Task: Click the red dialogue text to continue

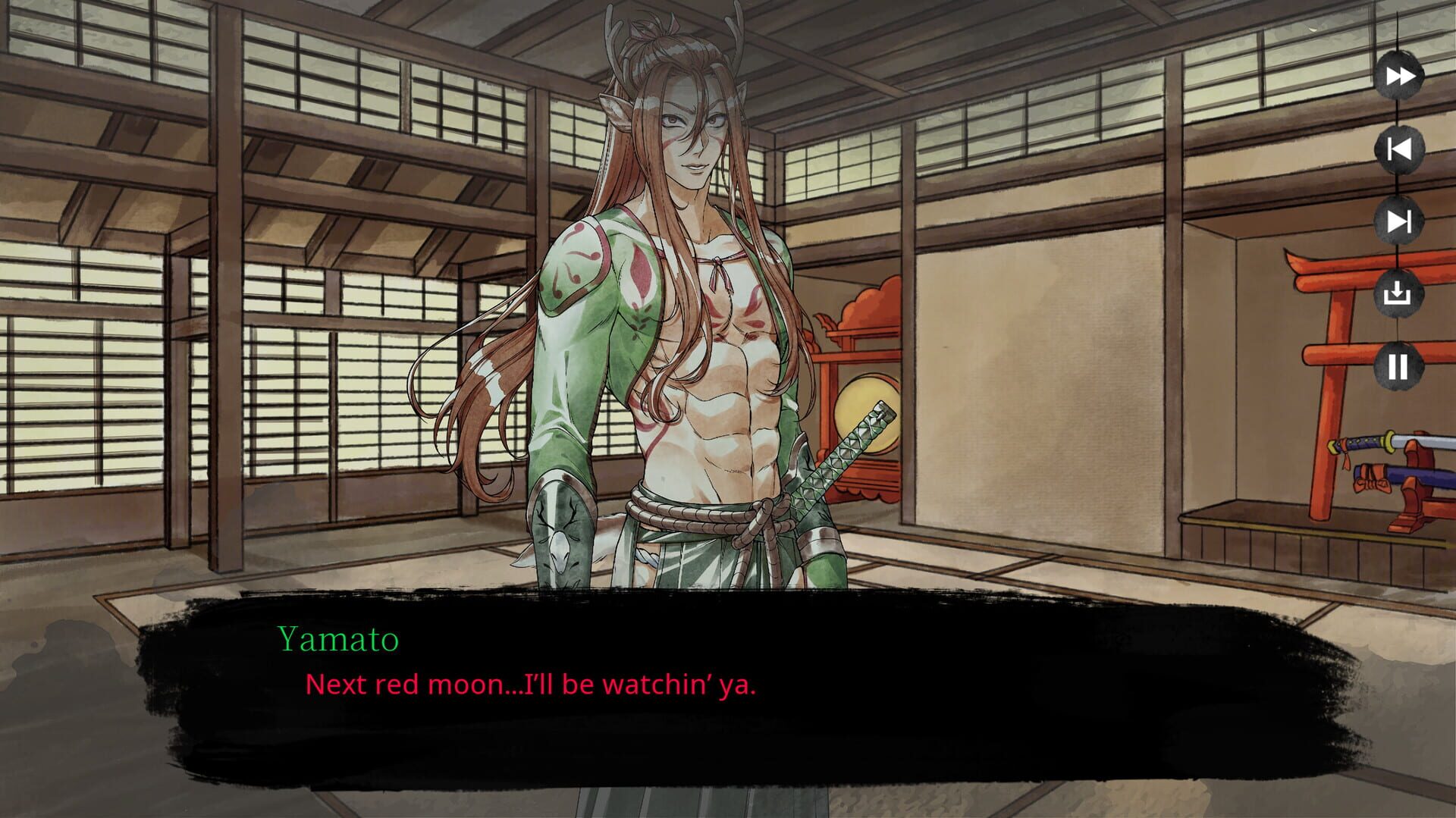Action: [533, 685]
